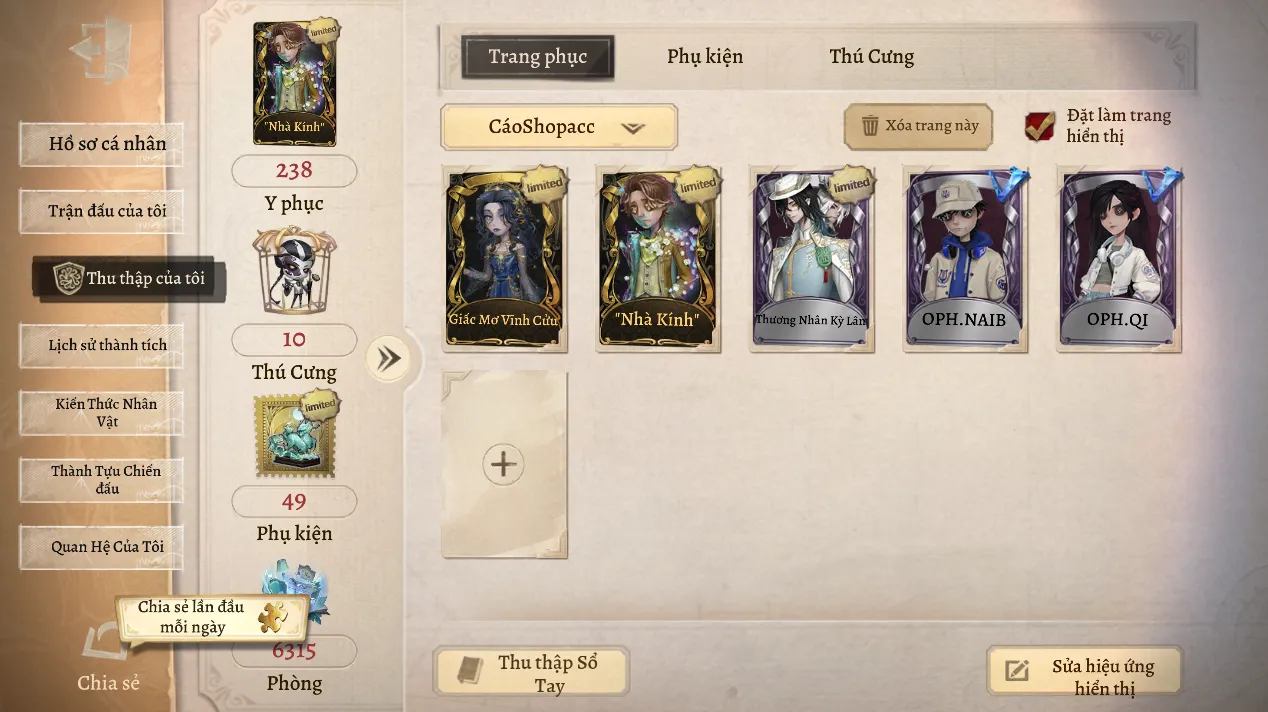Open Thành Tựu Chiến đấu
Viewport: 1268px width, 712px height.
(101, 479)
